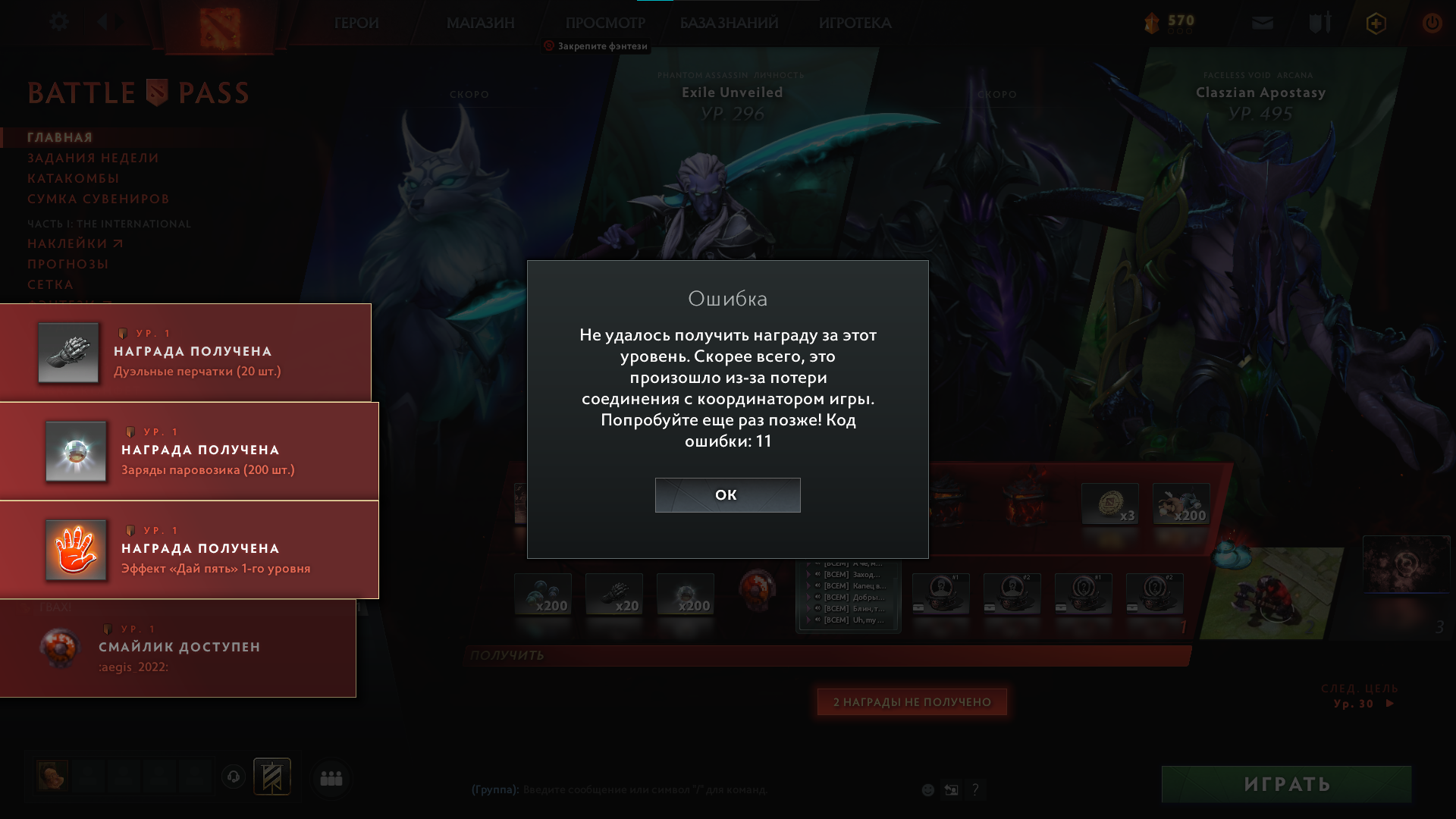
Task: Expand next goal arrow near 'Ур. 30'
Action: coord(1391,703)
